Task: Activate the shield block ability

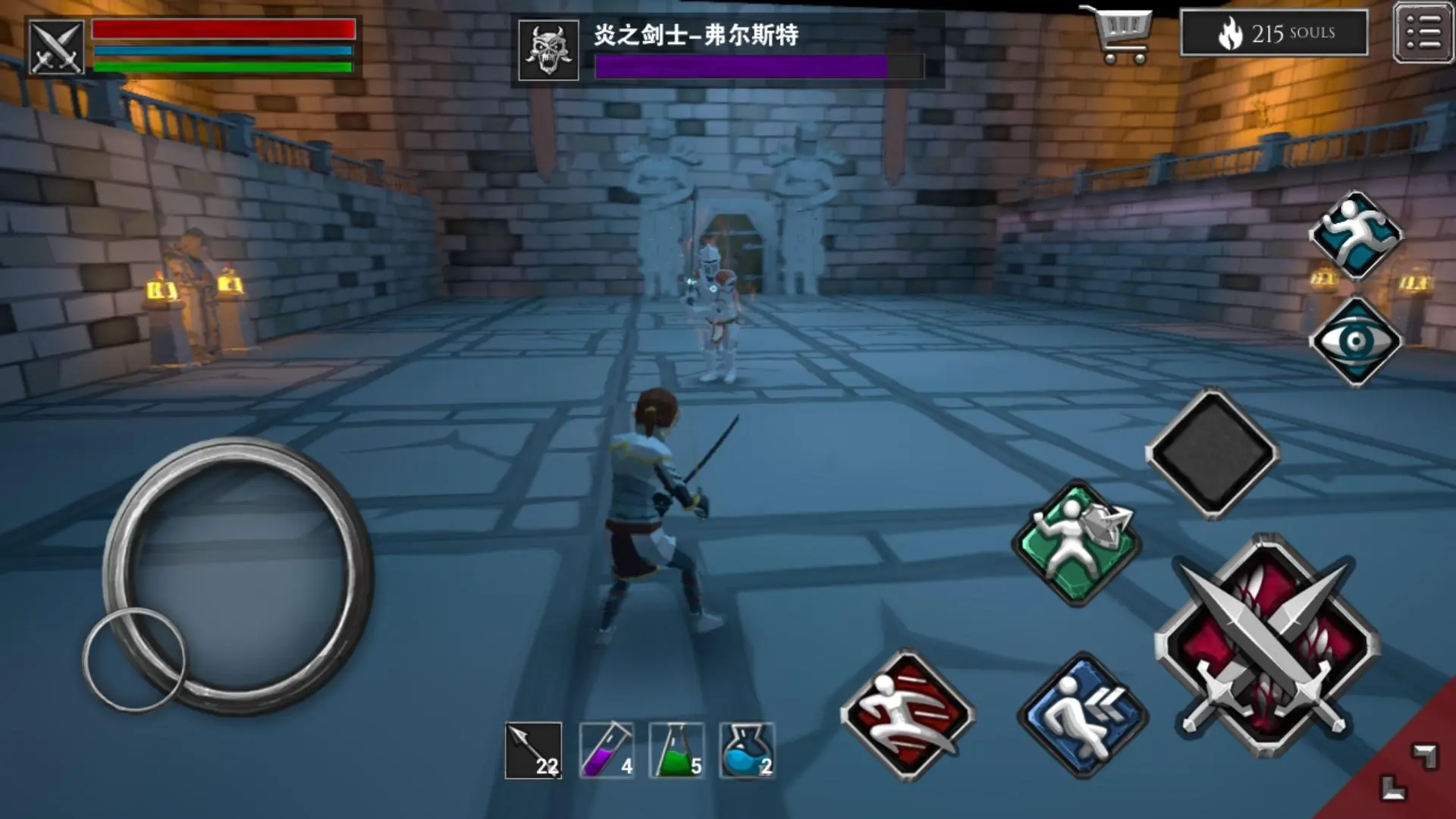Action: point(1075,541)
